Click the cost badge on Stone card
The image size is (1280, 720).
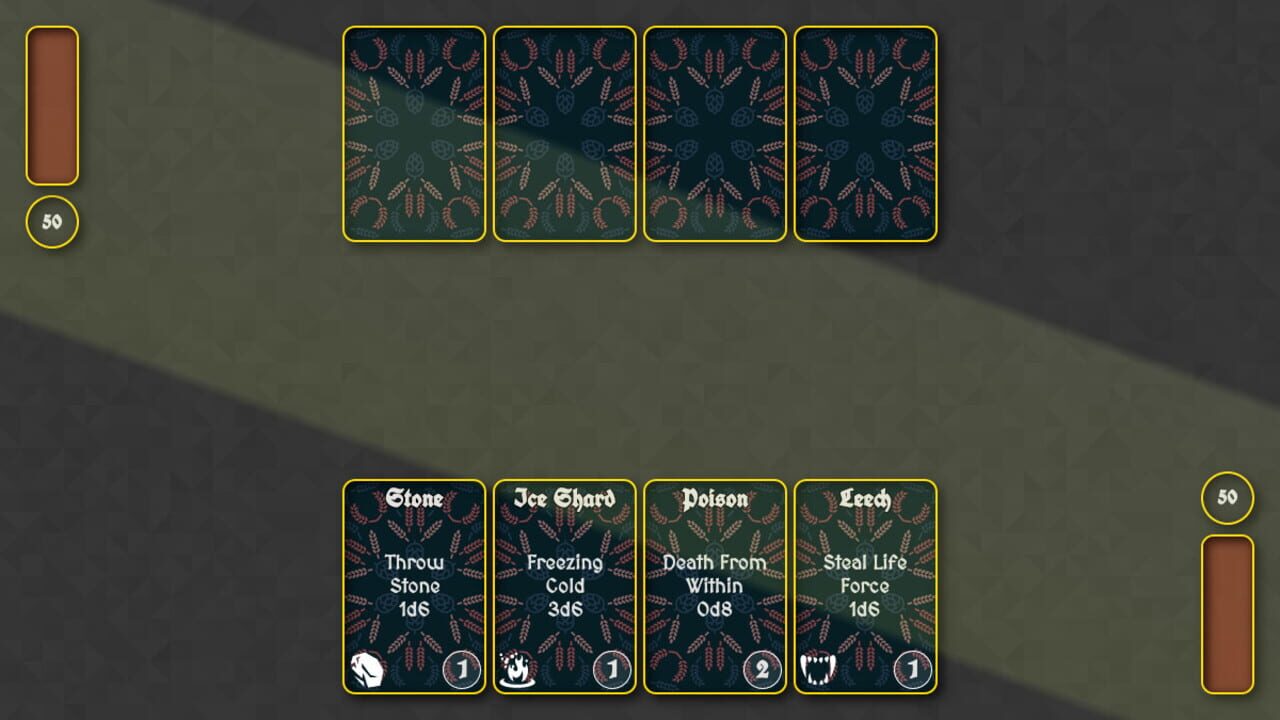tap(460, 671)
